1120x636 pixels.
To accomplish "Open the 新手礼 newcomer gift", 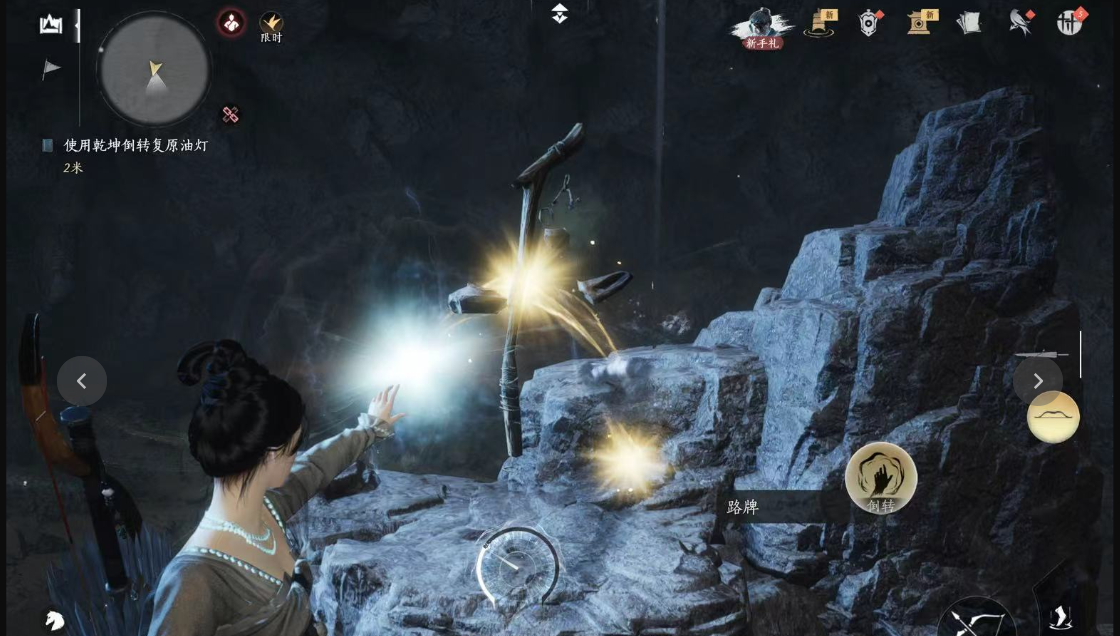I will 763,28.
